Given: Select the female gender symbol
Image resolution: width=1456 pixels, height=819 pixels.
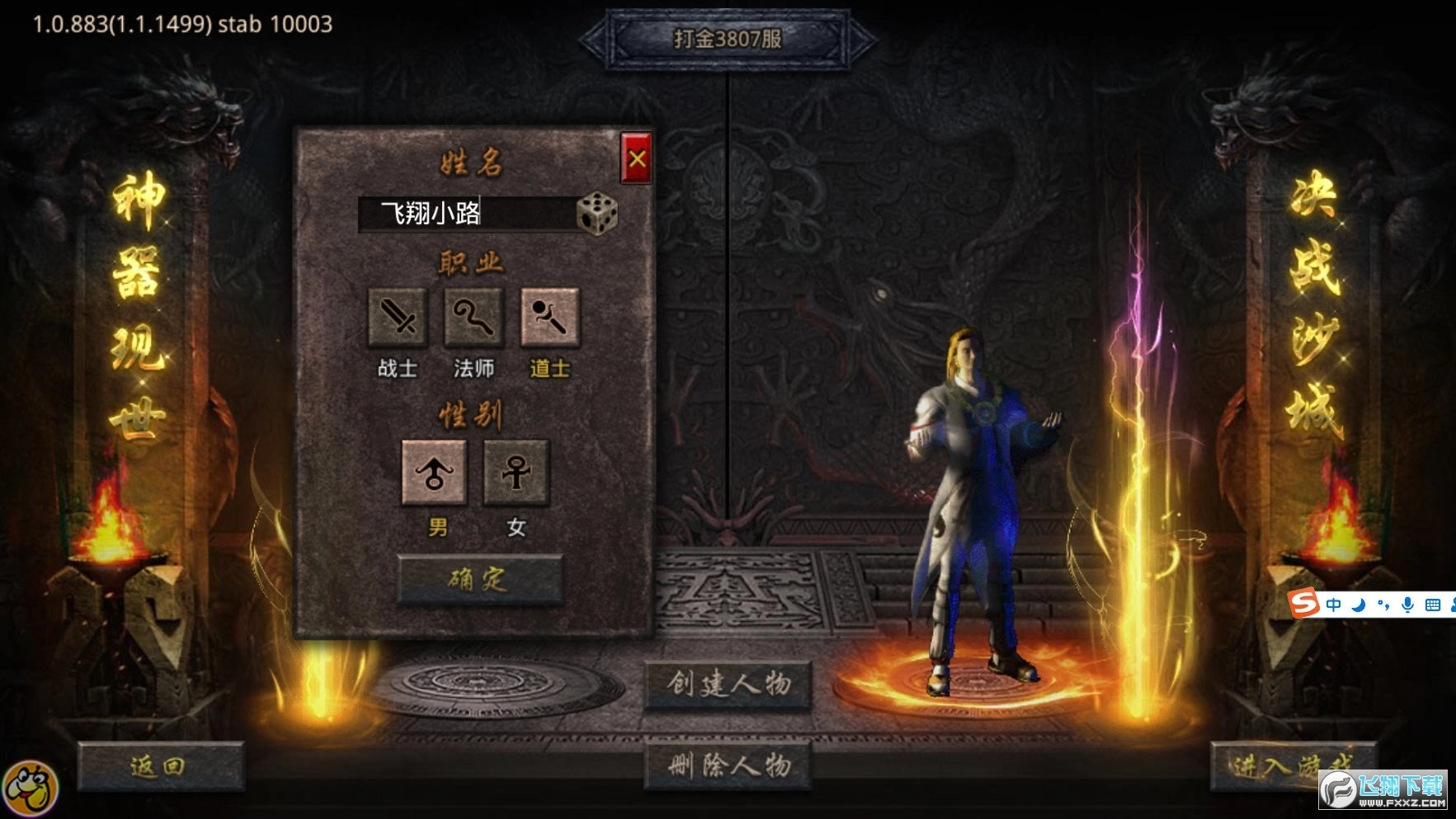Looking at the screenshot, I should [x=513, y=472].
